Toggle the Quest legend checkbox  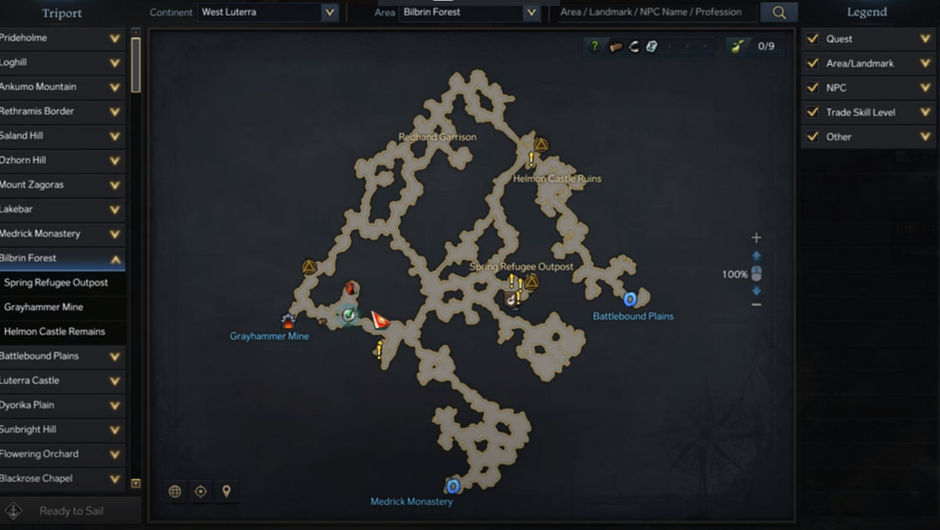coord(813,39)
